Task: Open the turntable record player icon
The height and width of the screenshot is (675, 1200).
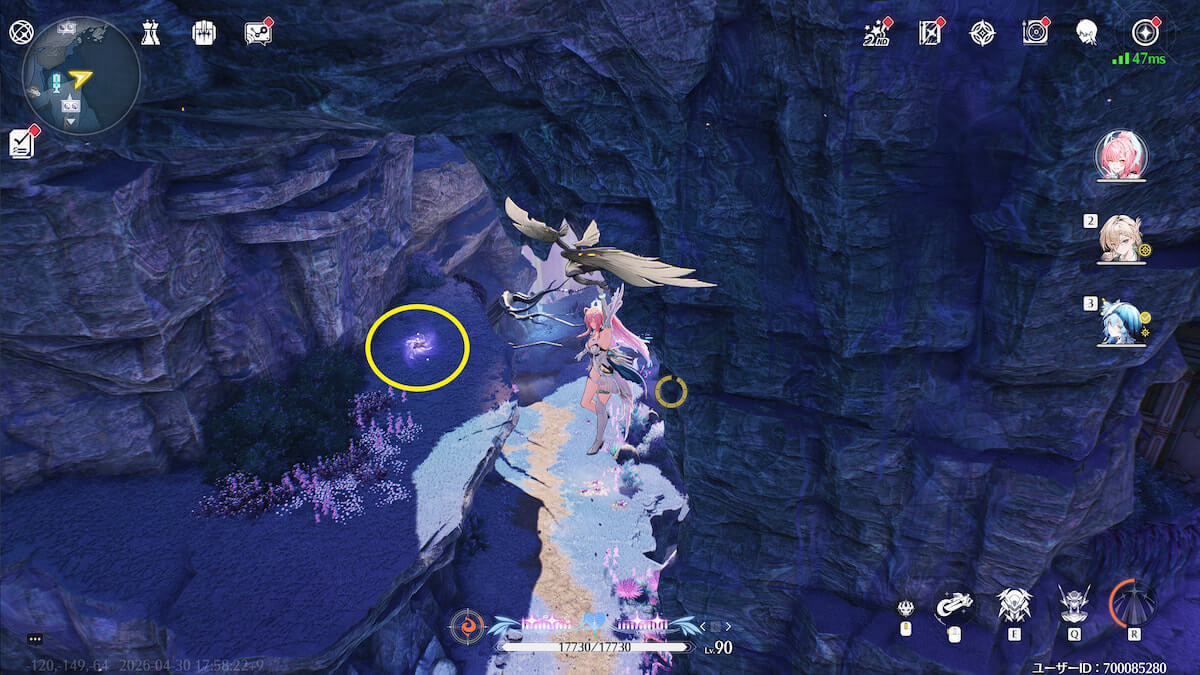Action: pos(1034,34)
